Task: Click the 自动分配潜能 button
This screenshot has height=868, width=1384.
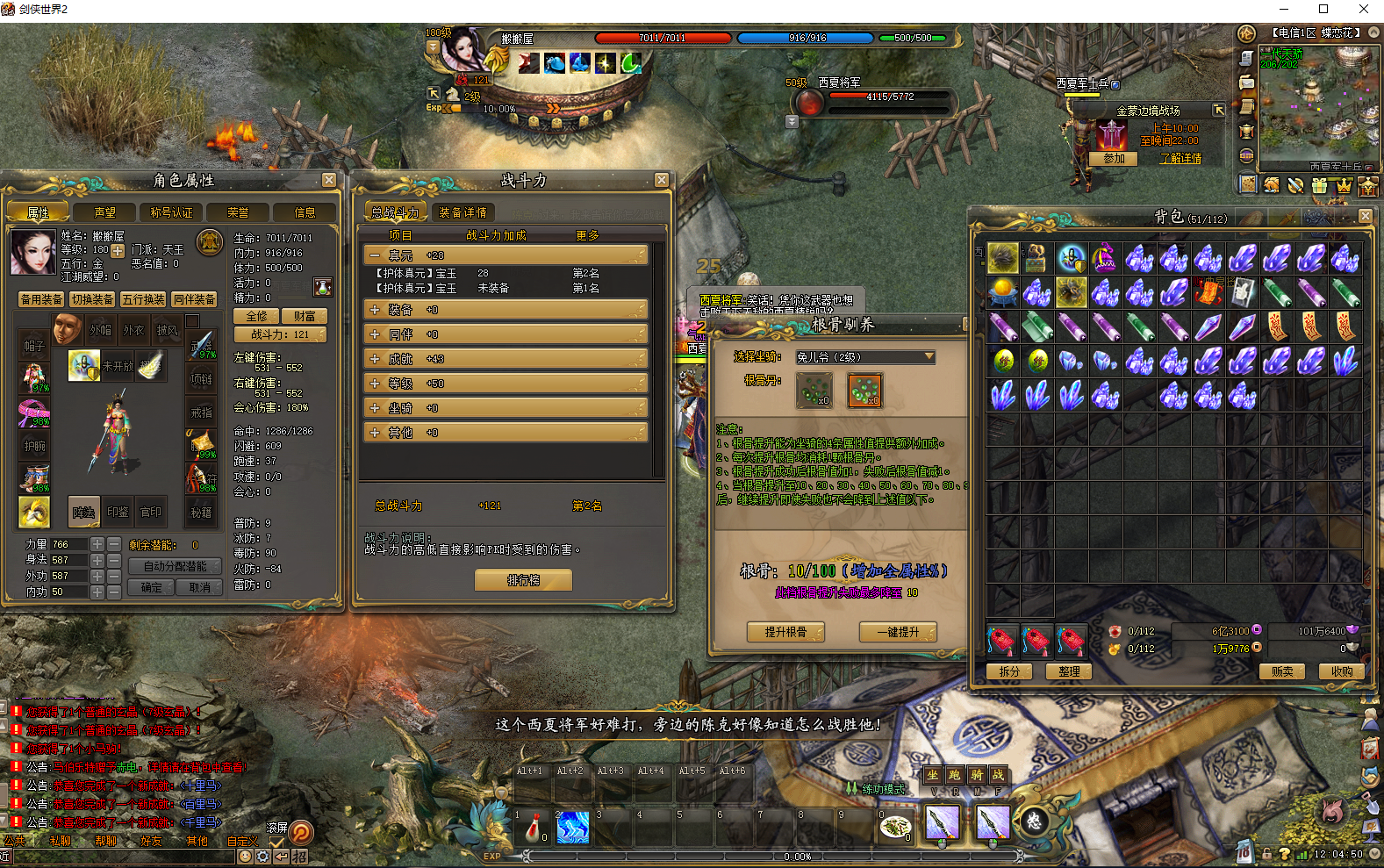Action: (175, 567)
